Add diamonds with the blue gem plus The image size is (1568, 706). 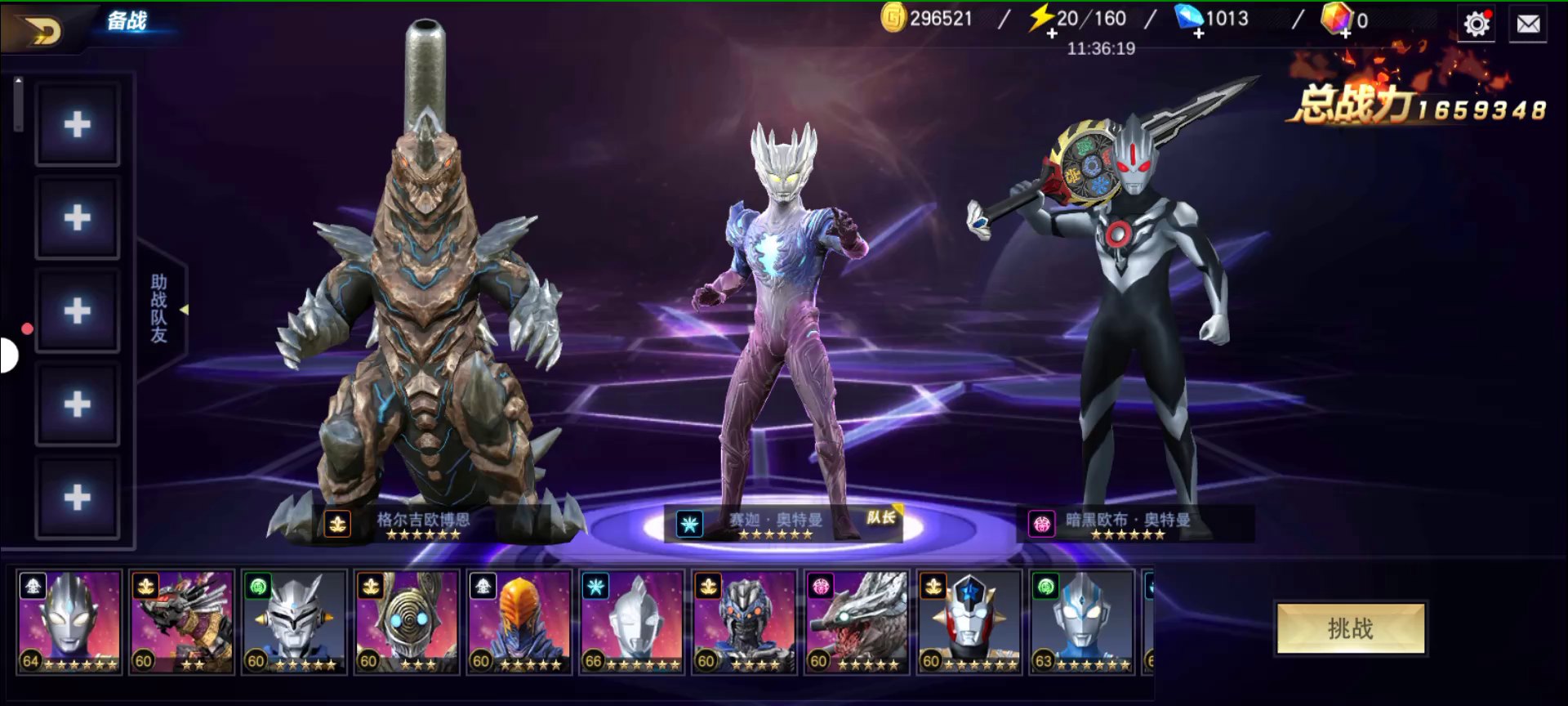coord(1198,34)
